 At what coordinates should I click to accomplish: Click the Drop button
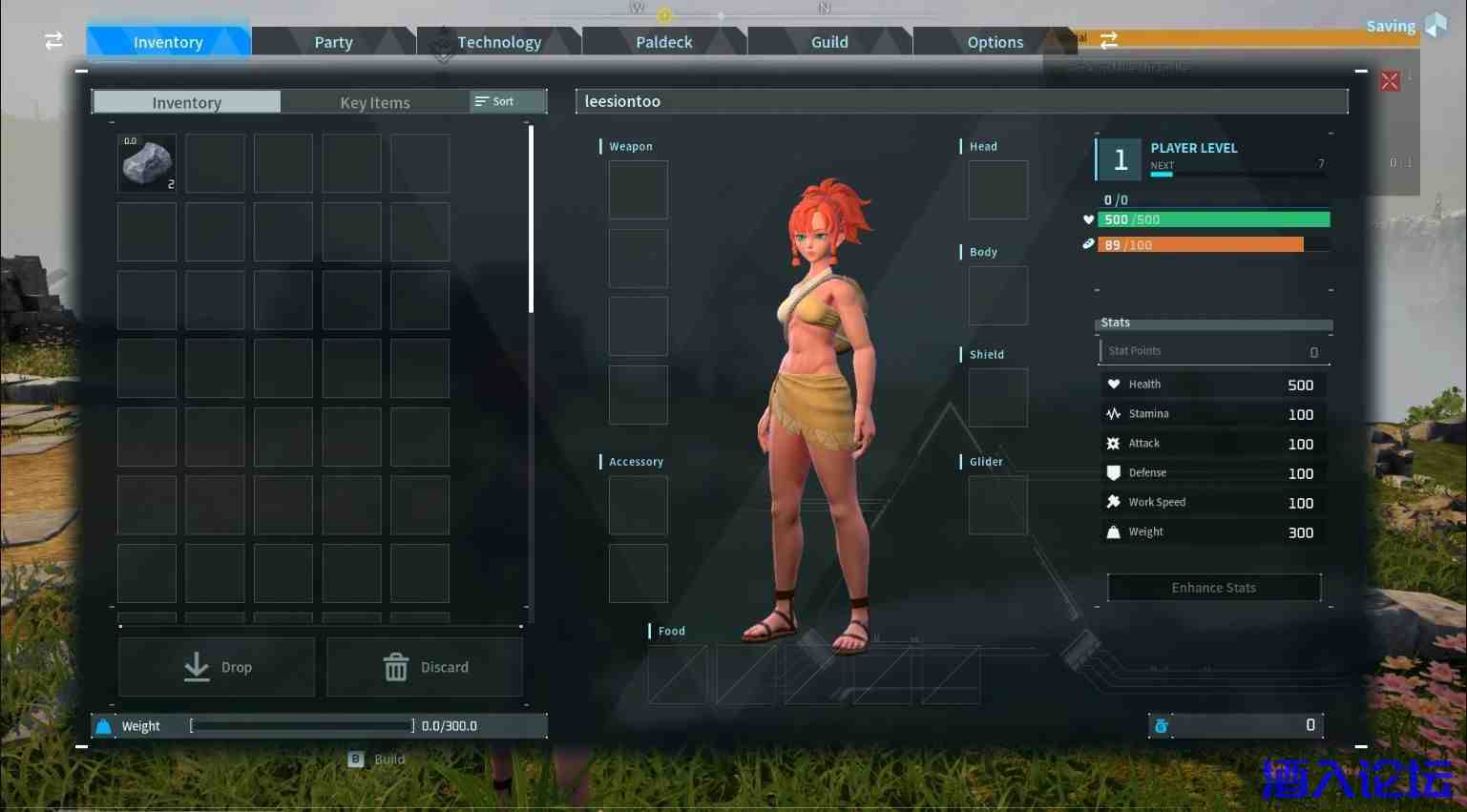coord(217,667)
